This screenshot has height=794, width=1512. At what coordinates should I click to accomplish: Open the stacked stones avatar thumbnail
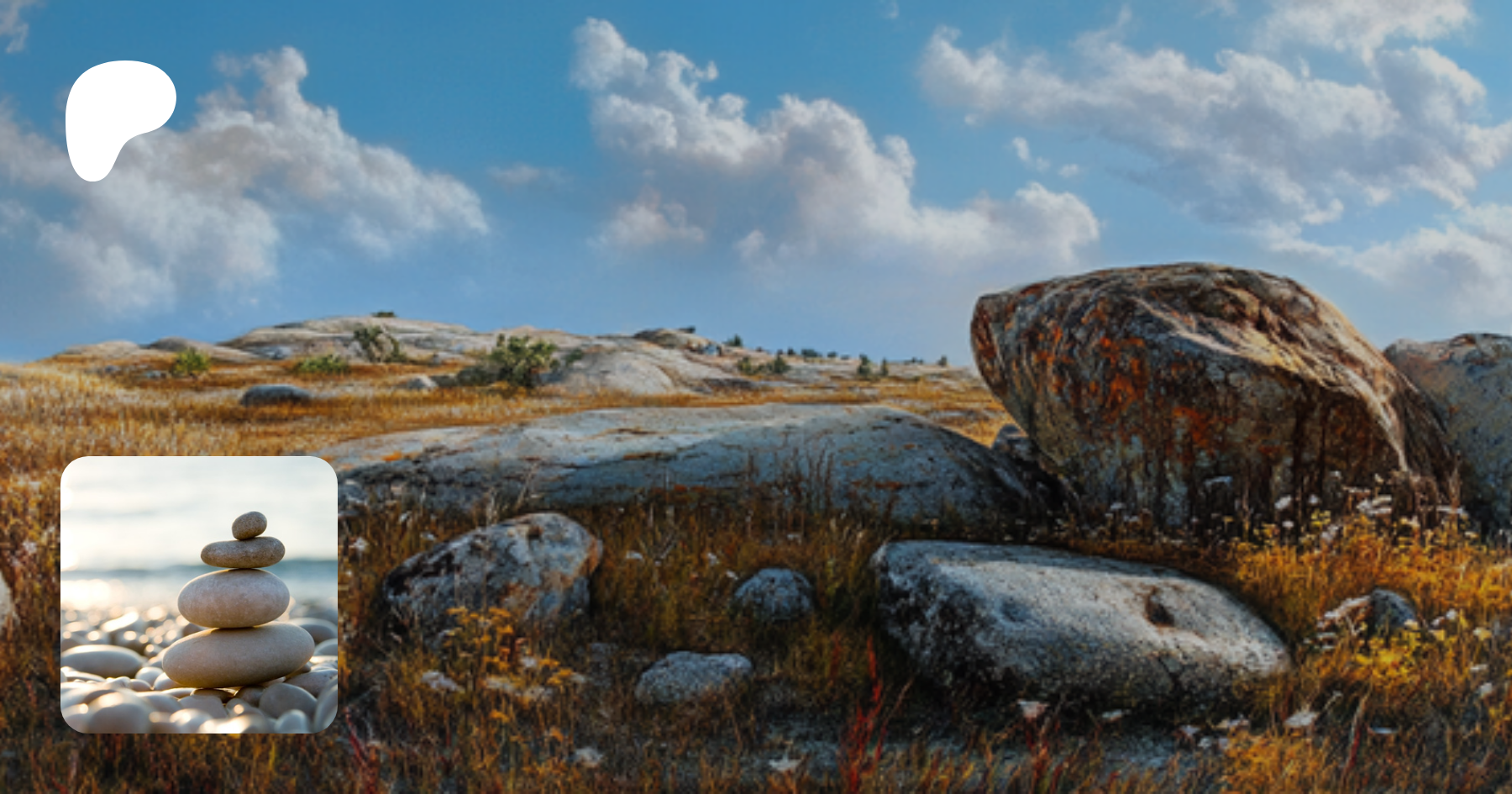(199, 595)
